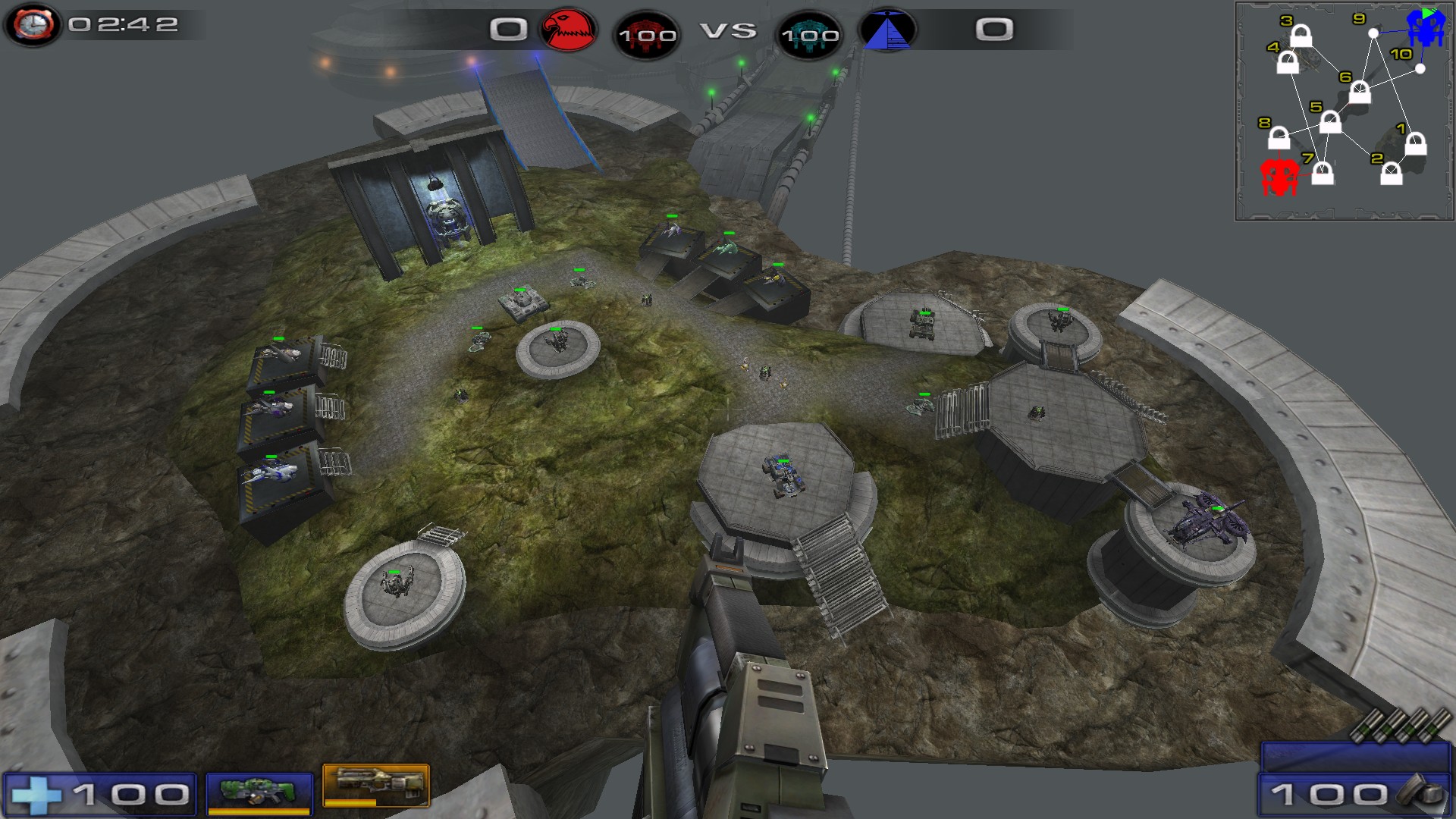Click the blue team power core icon
This screenshot has height=819, width=1456.
809,34
